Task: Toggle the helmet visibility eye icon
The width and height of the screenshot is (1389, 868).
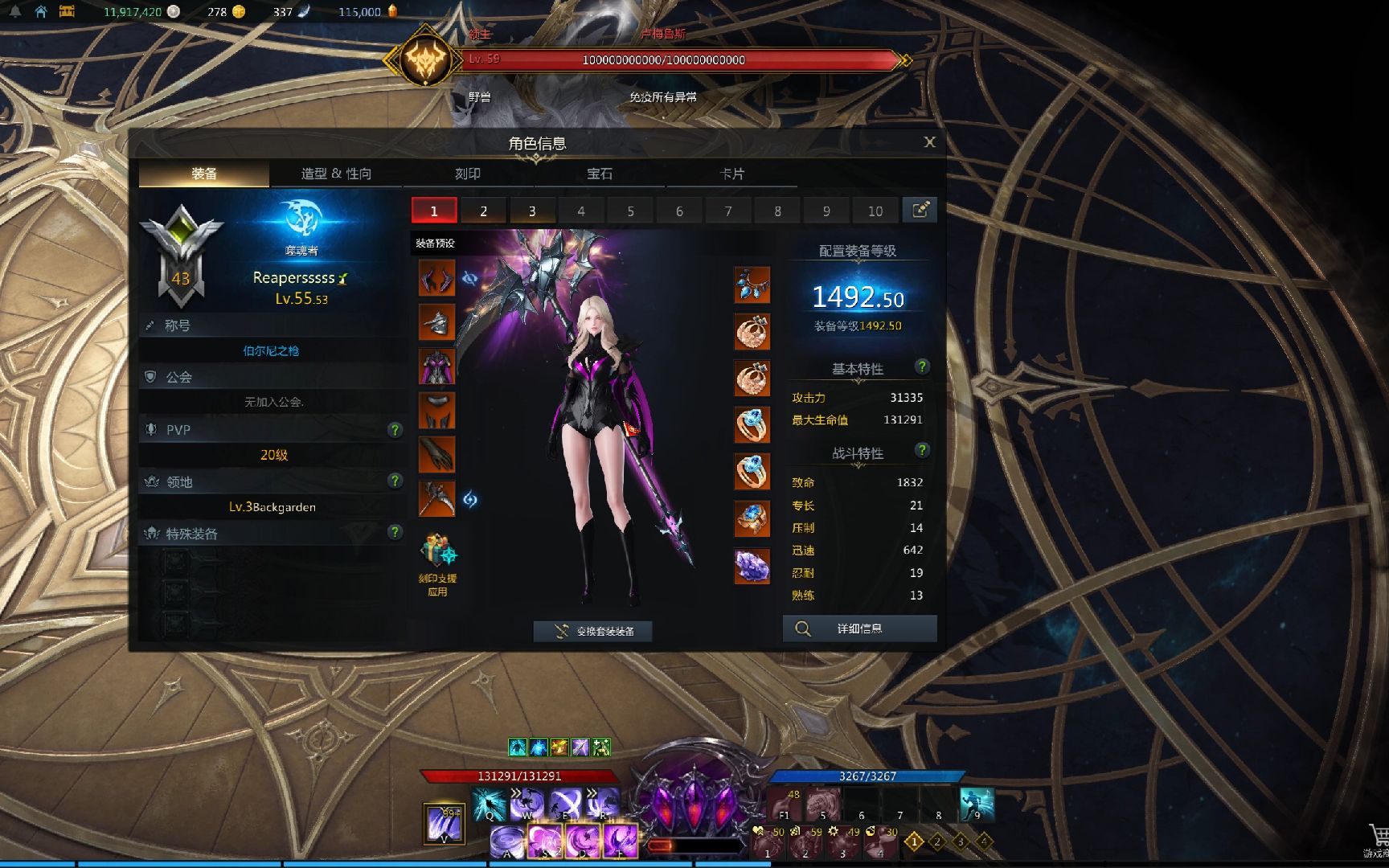Action: click(x=470, y=278)
